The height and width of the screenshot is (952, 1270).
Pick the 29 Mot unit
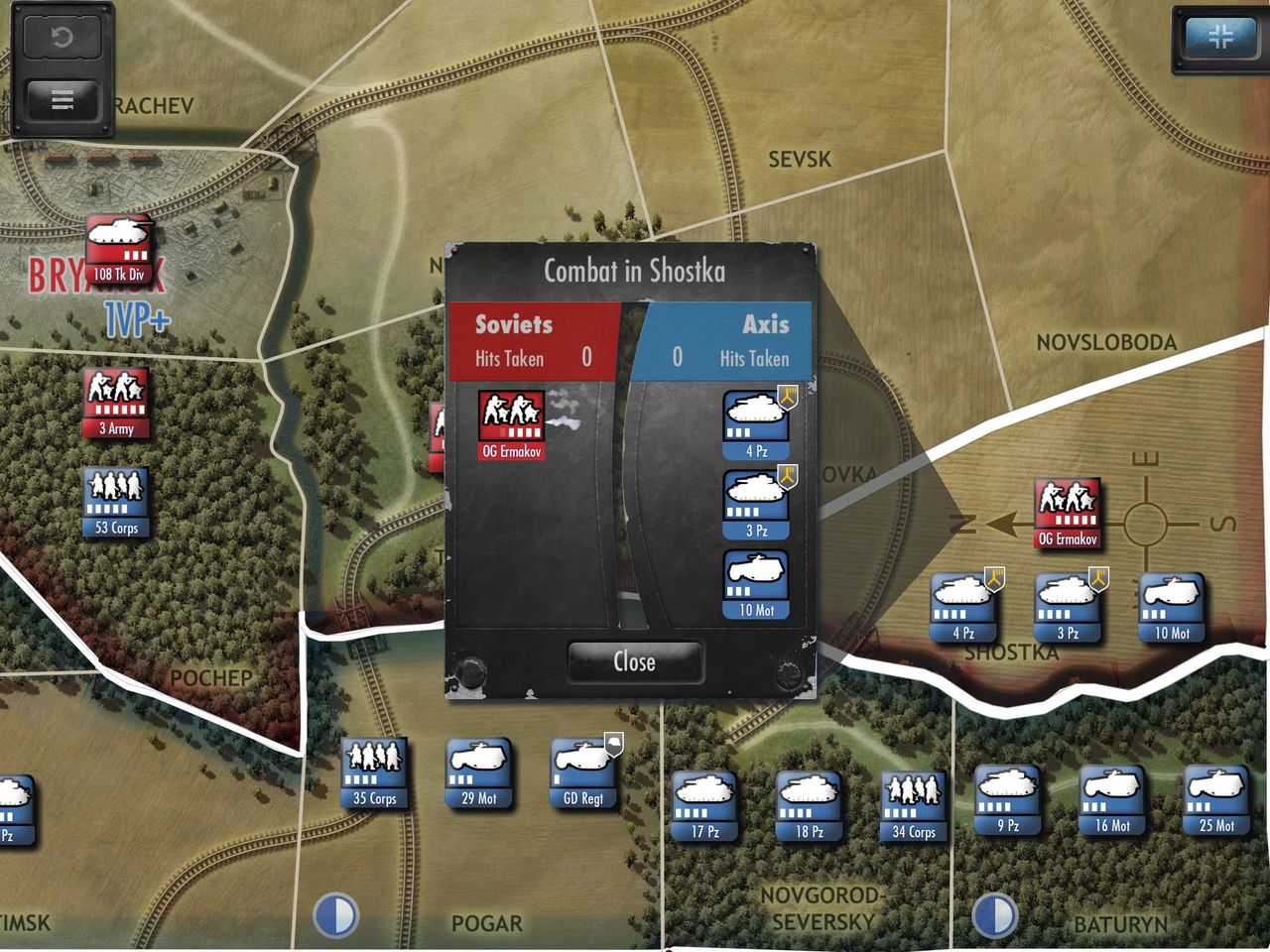pos(479,773)
